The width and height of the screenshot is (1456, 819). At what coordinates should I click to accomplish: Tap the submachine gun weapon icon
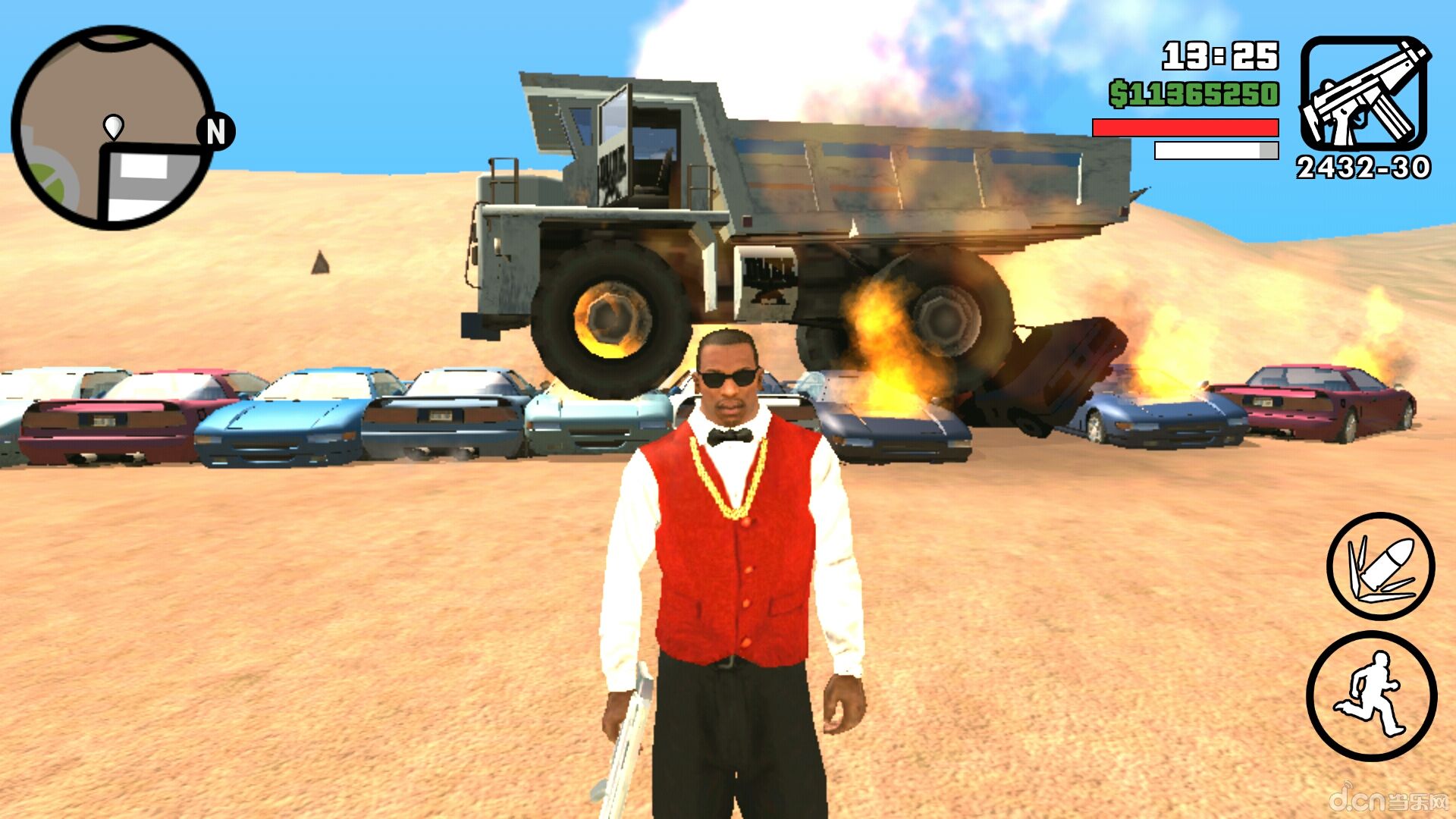1364,93
